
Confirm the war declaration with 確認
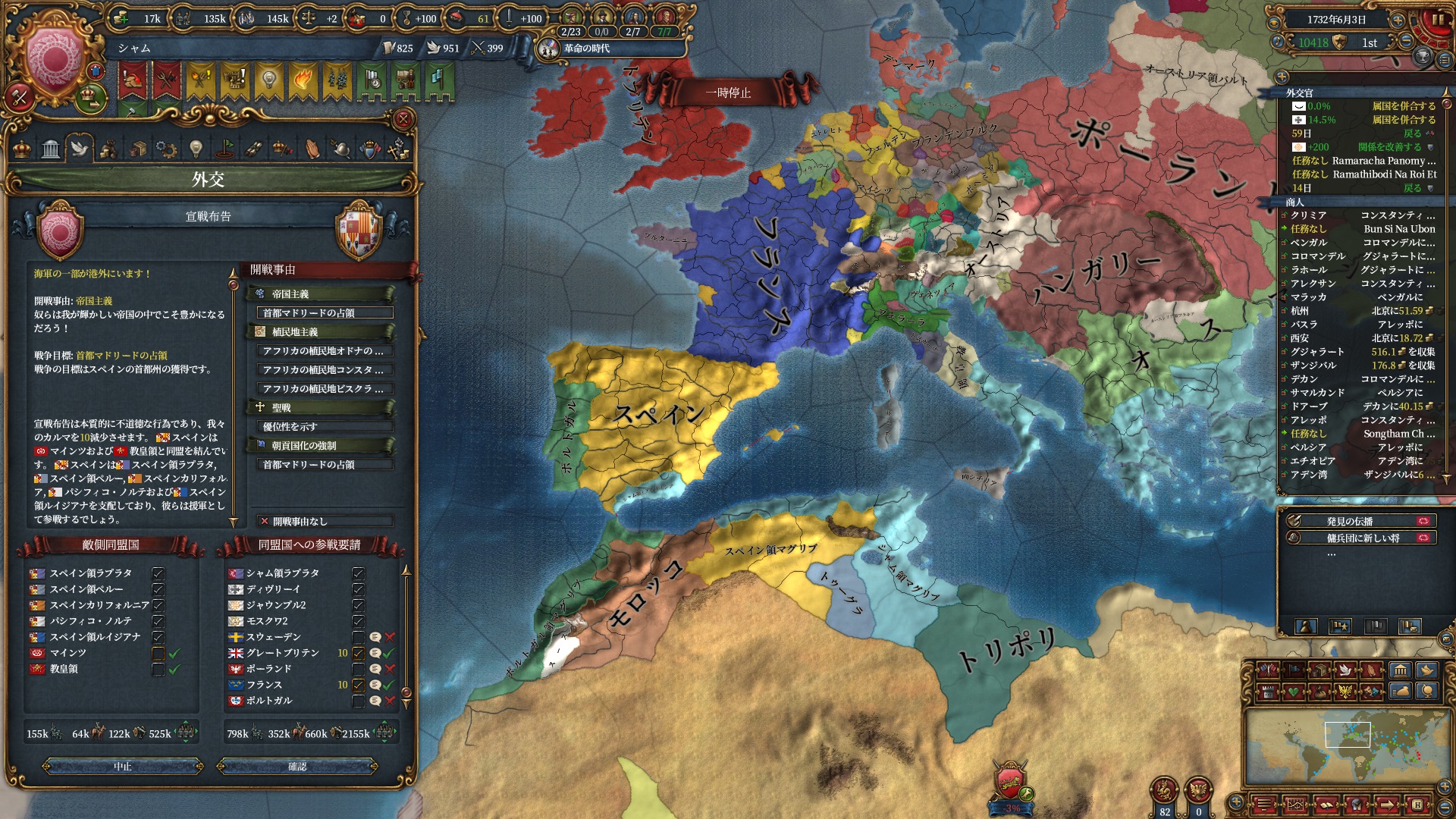point(297,767)
